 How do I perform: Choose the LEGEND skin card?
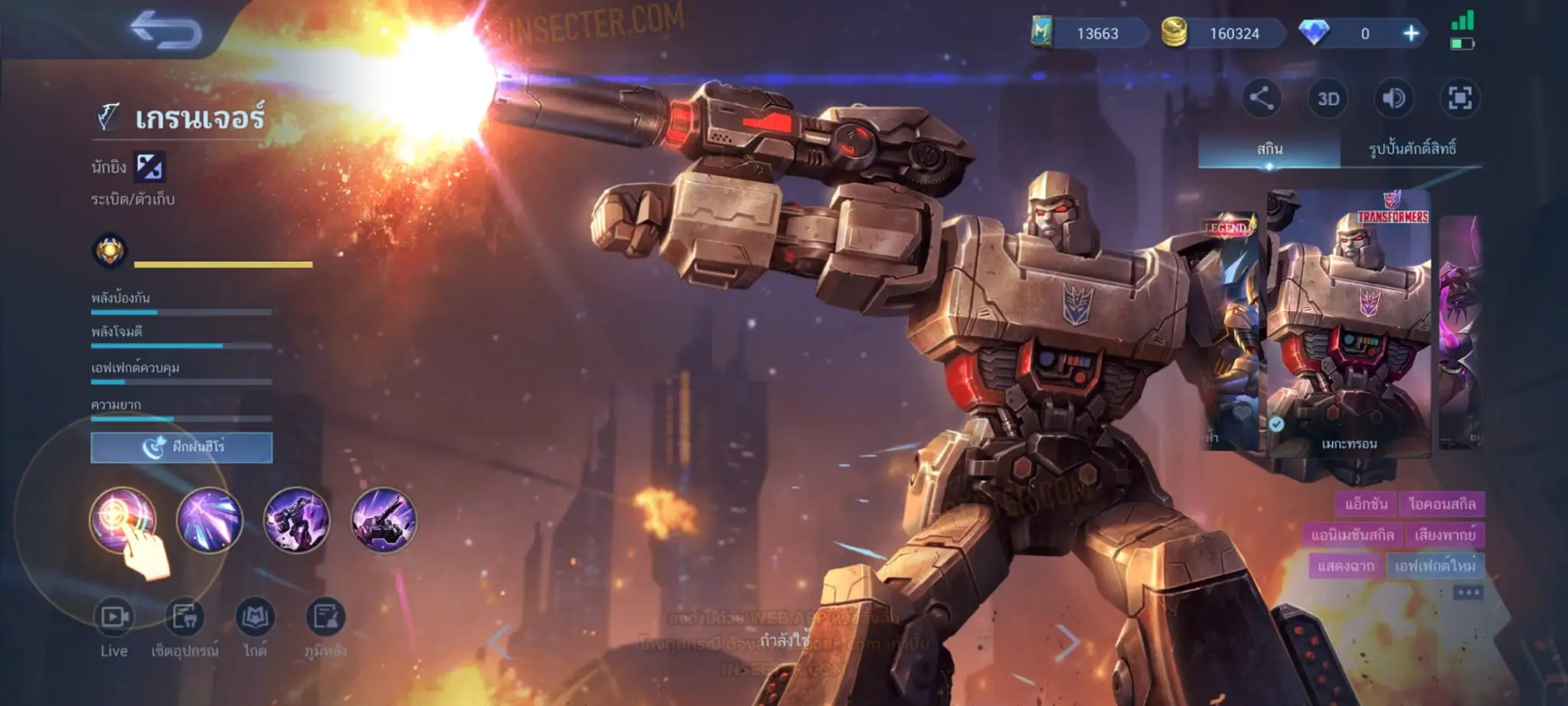point(1229,329)
